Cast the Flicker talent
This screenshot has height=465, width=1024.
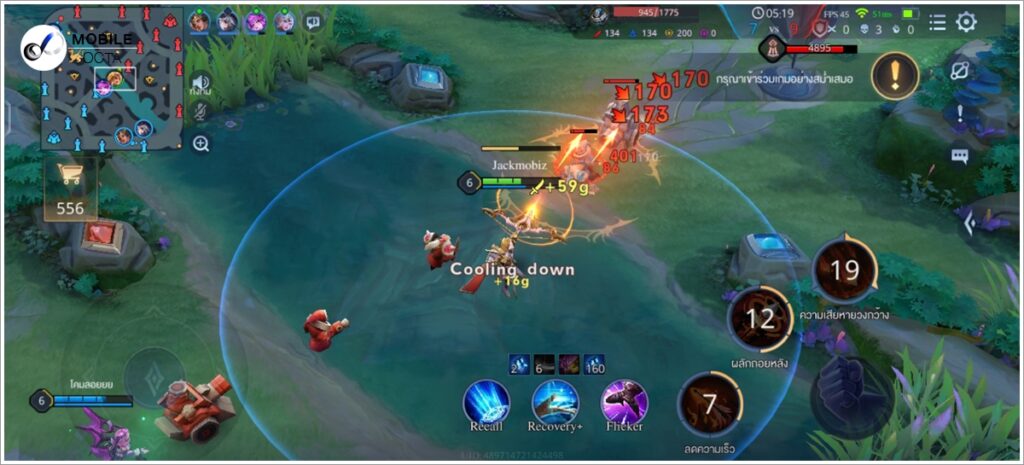(x=624, y=402)
